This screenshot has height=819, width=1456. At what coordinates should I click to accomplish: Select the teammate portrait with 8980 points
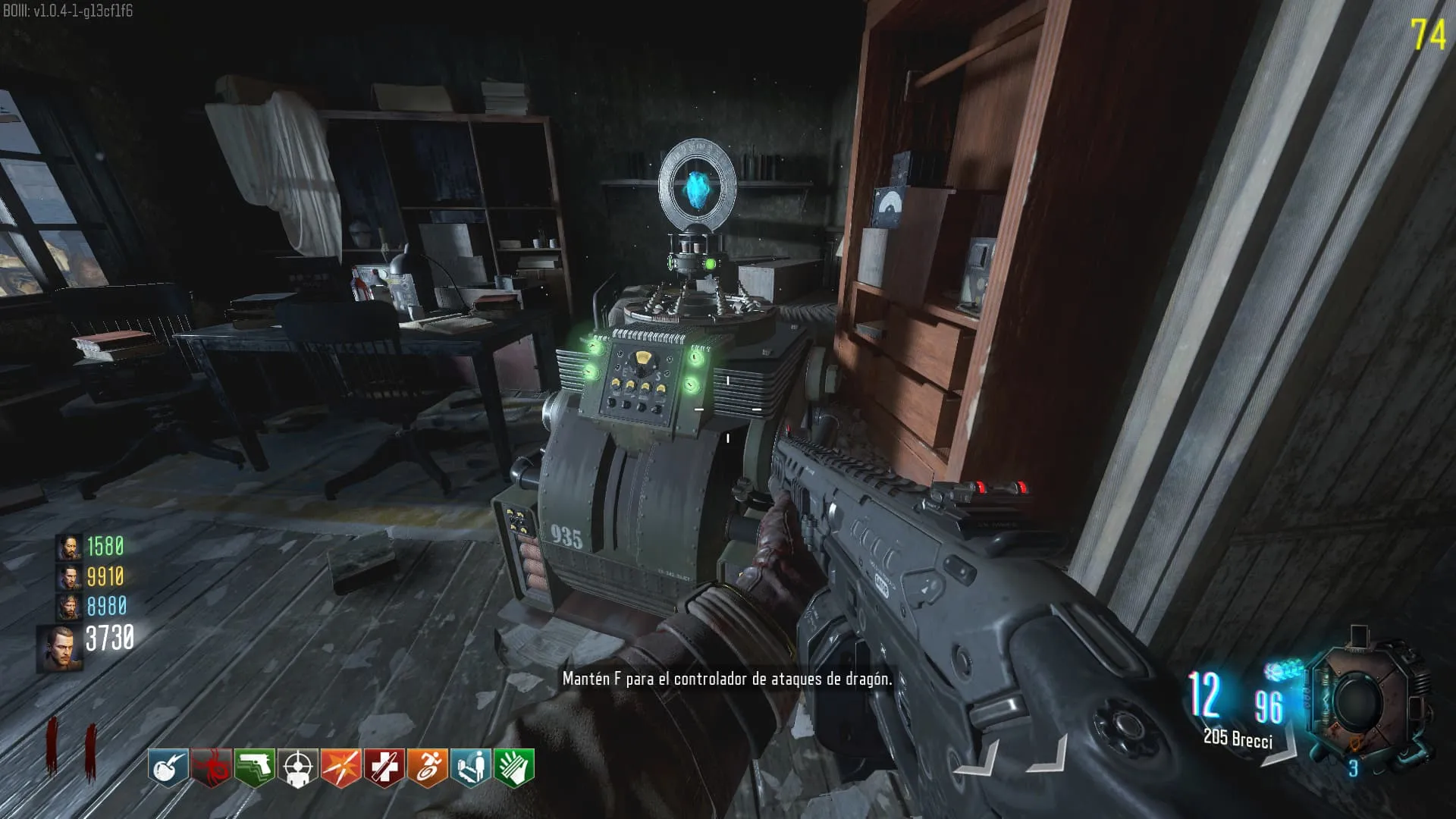(69, 607)
